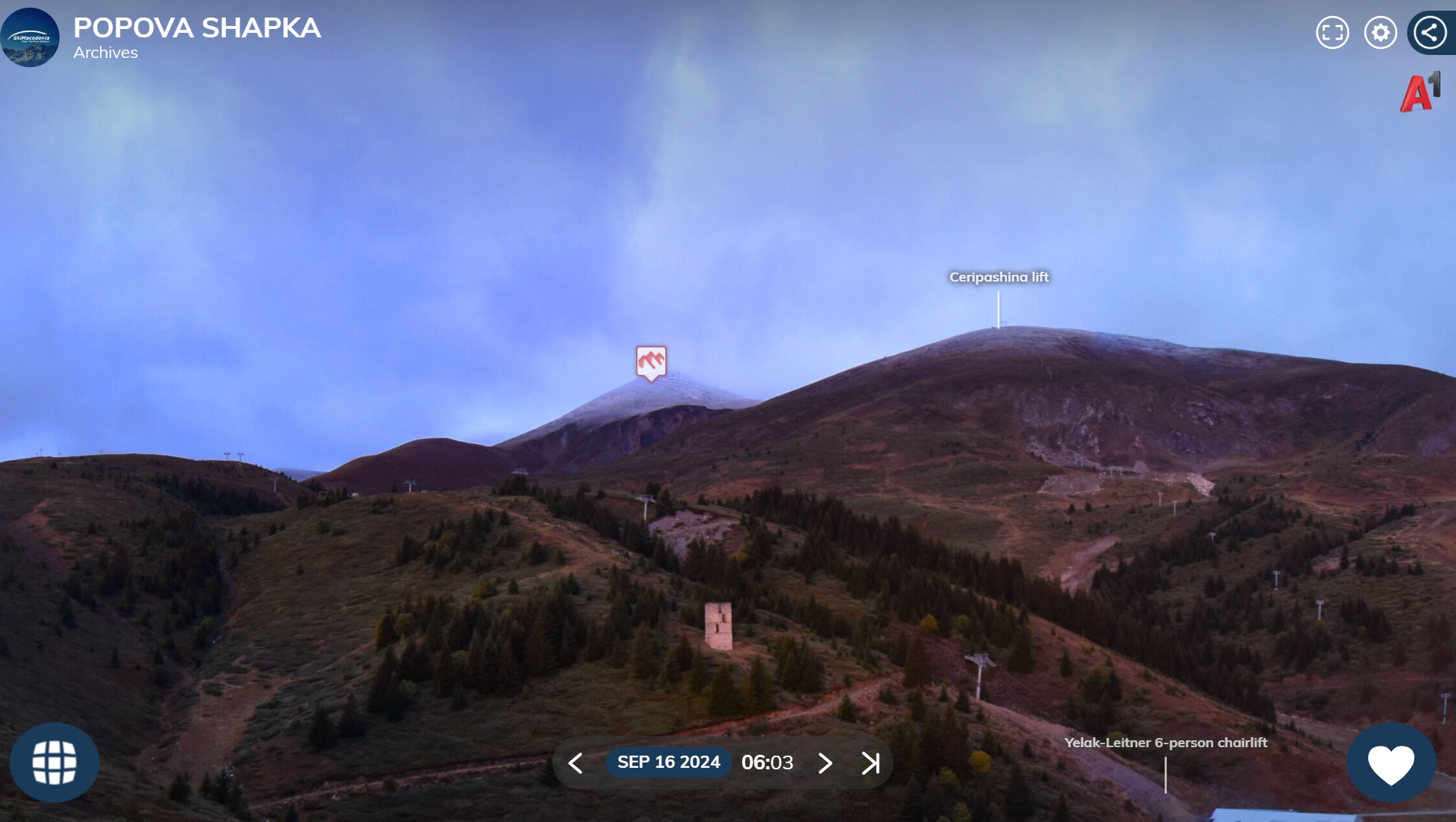Viewport: 1456px width, 822px height.
Task: Select the Ceripashina lift label
Action: point(999,277)
